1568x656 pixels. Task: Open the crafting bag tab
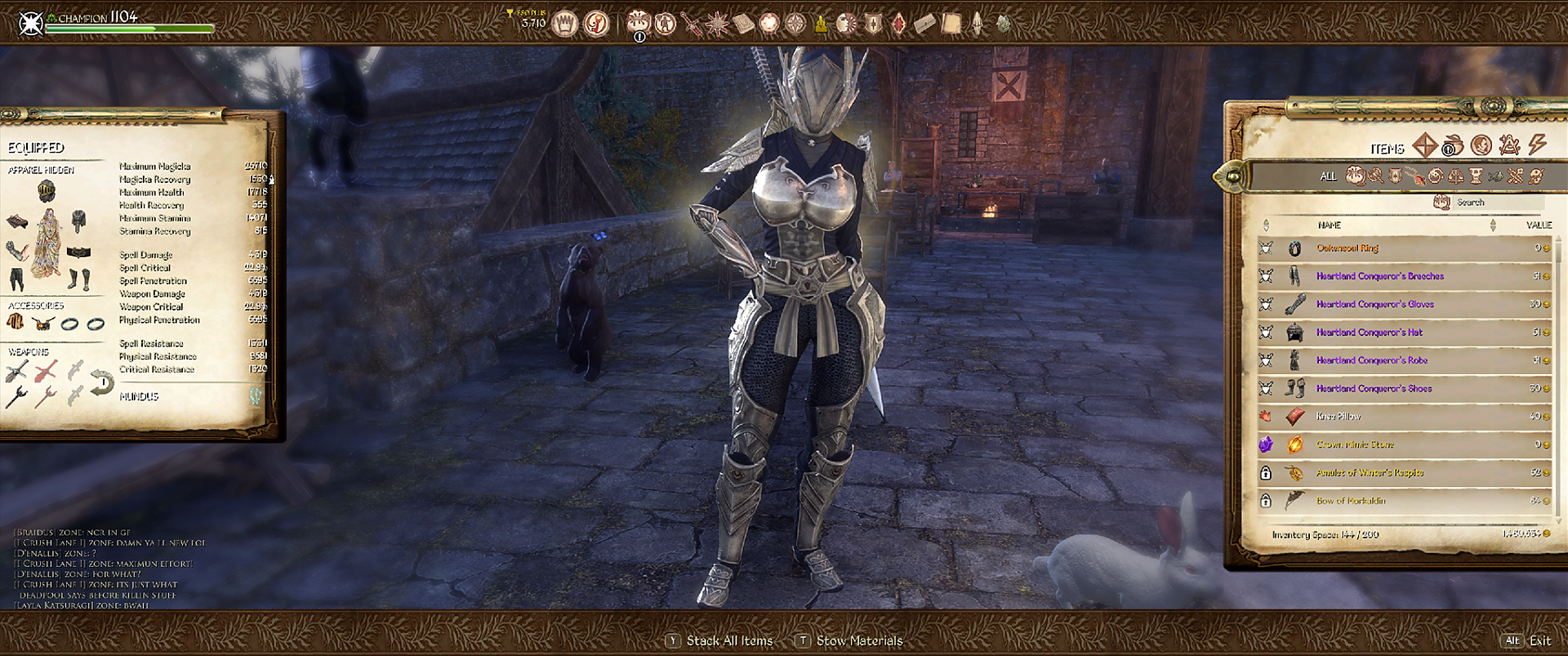[1452, 146]
